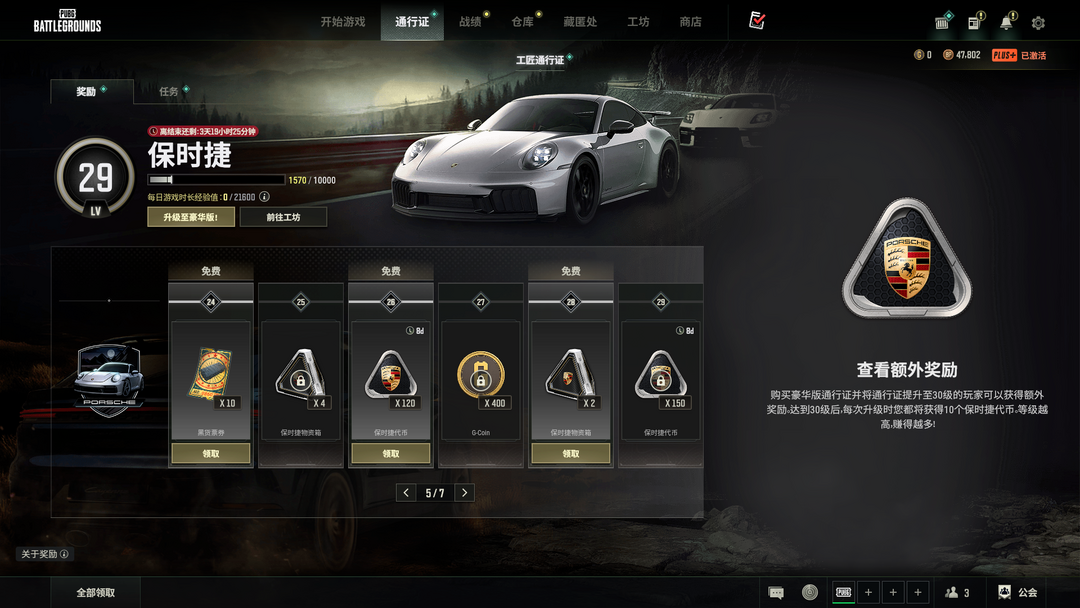Open the 开始游戏 menu
Image resolution: width=1080 pixels, height=608 pixels.
pyautogui.click(x=343, y=22)
